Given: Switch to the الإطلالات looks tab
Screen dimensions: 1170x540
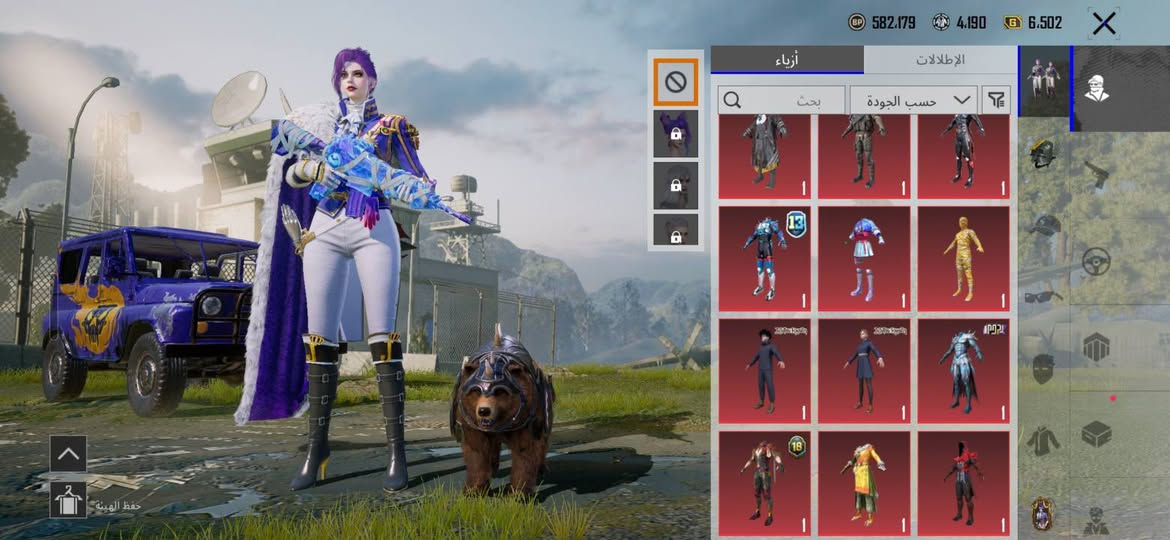Looking at the screenshot, I should pos(940,60).
